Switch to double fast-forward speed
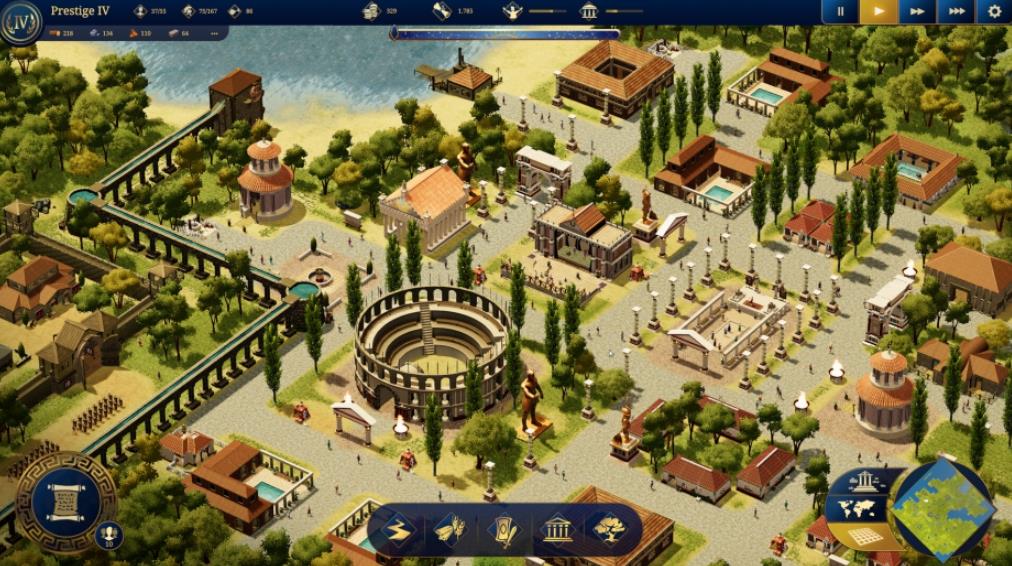Image resolution: width=1012 pixels, height=566 pixels. click(x=917, y=12)
